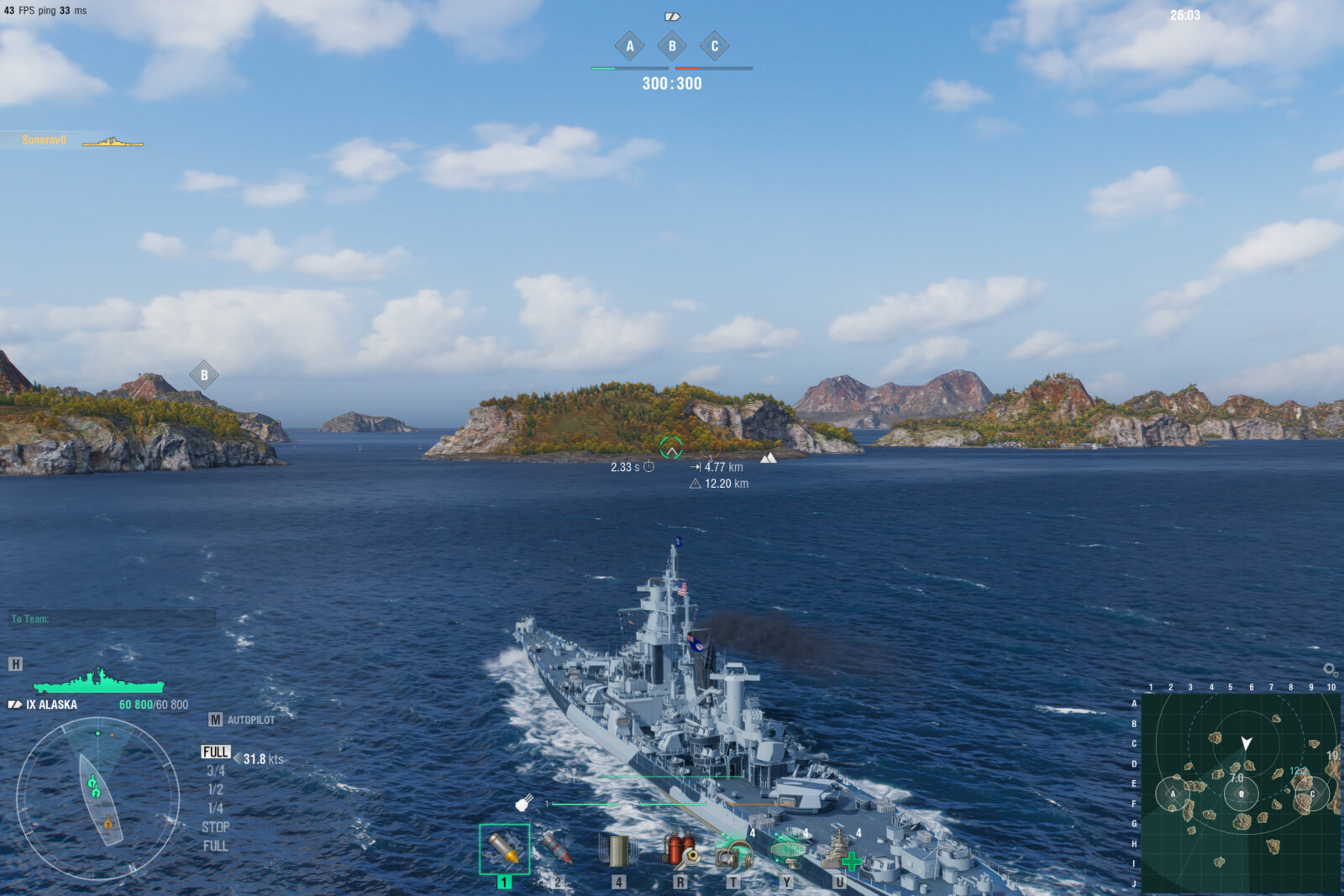Click capture point C on the minimap
Screen dimensions: 1344x896
tap(1313, 794)
